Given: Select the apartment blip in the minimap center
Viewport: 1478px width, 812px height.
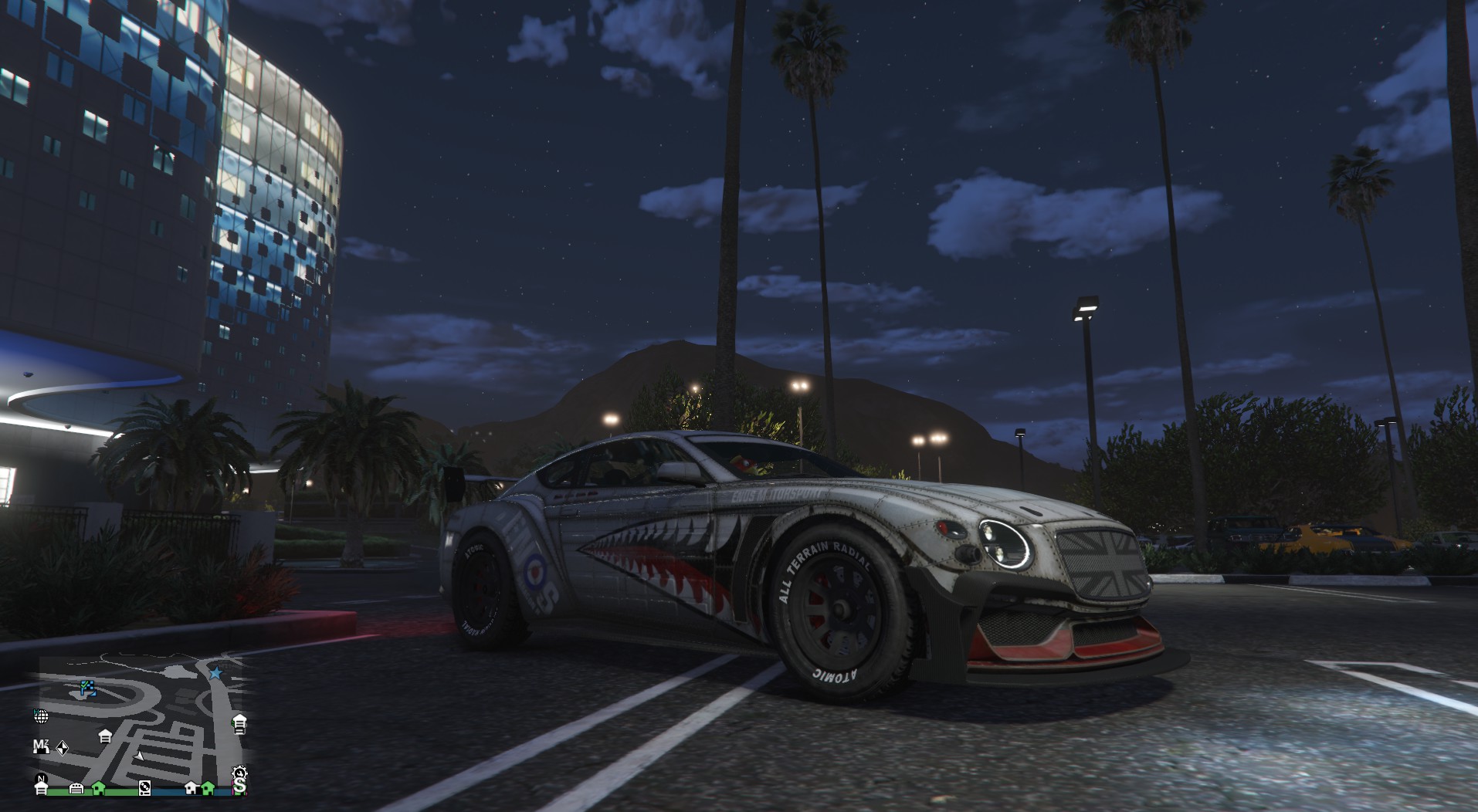Looking at the screenshot, I should pyautogui.click(x=106, y=736).
